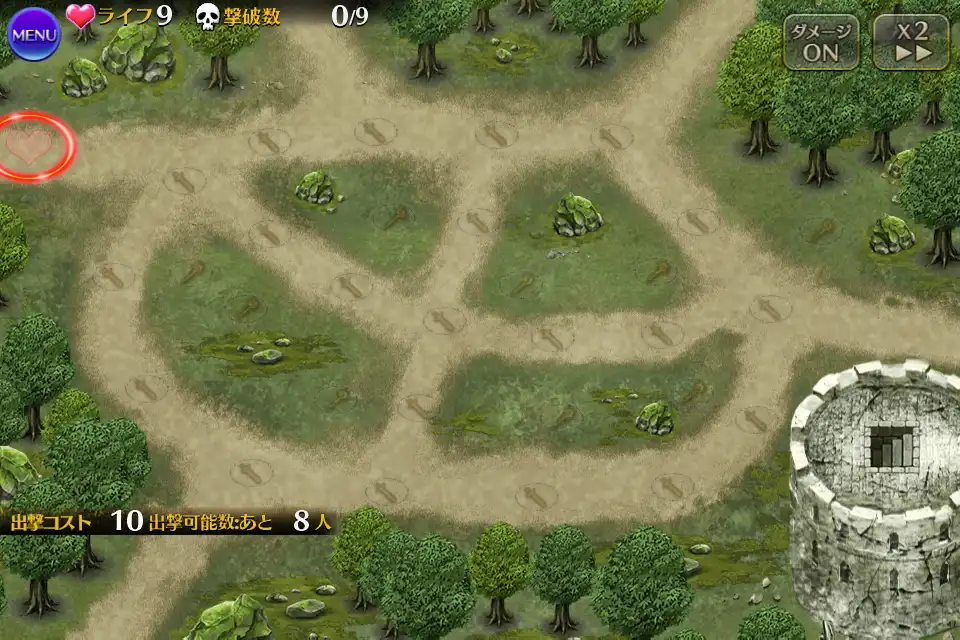Toggle the ダメージ ON damage display
The image size is (960, 640).
pos(820,42)
